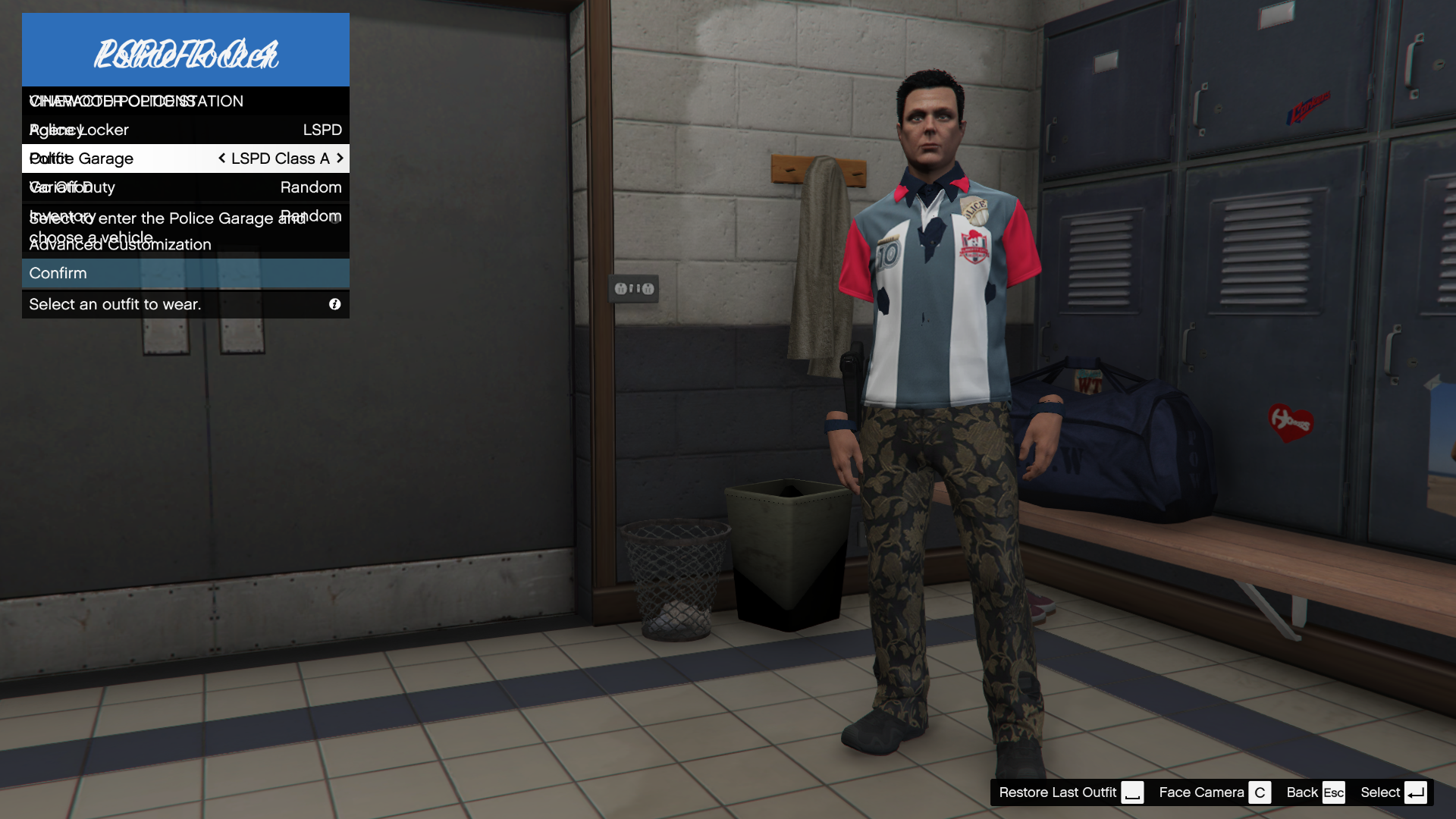Cycle to the previous outfit with left arrow
The width and height of the screenshot is (1456, 819).
[x=221, y=158]
